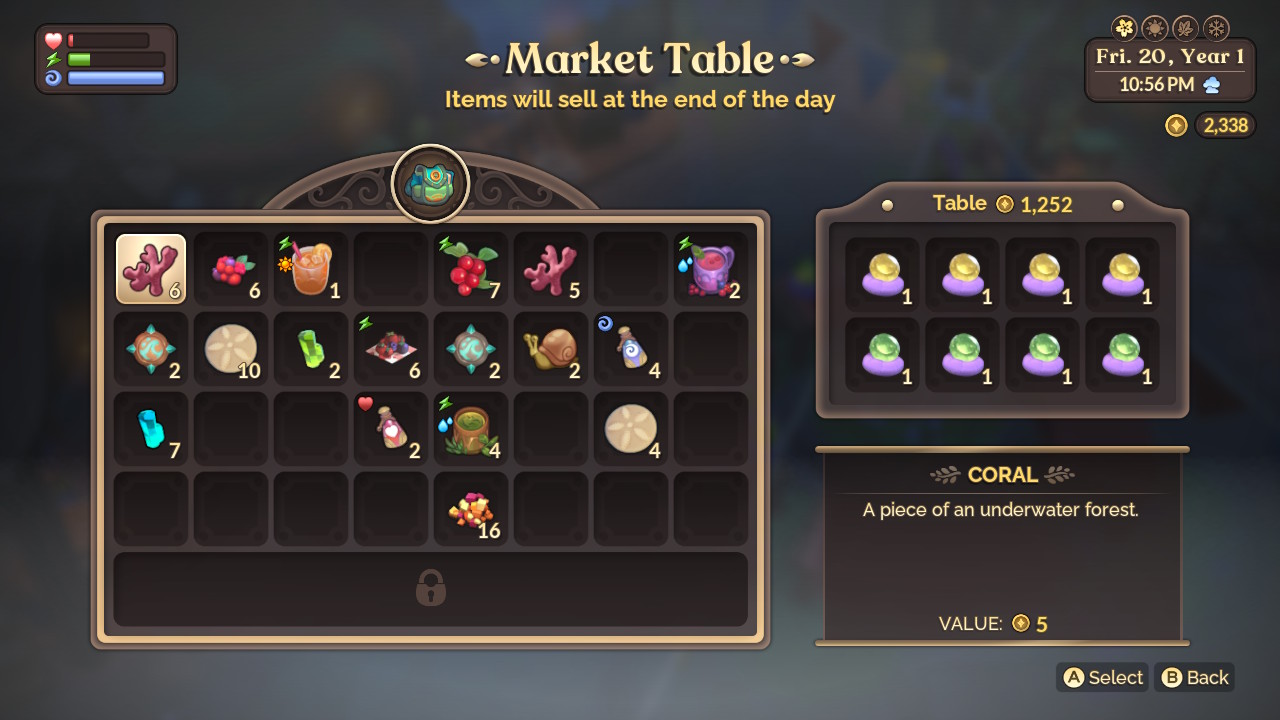This screenshot has width=1280, height=720.
Task: Pick the green crystal shards
Action: coord(311,348)
